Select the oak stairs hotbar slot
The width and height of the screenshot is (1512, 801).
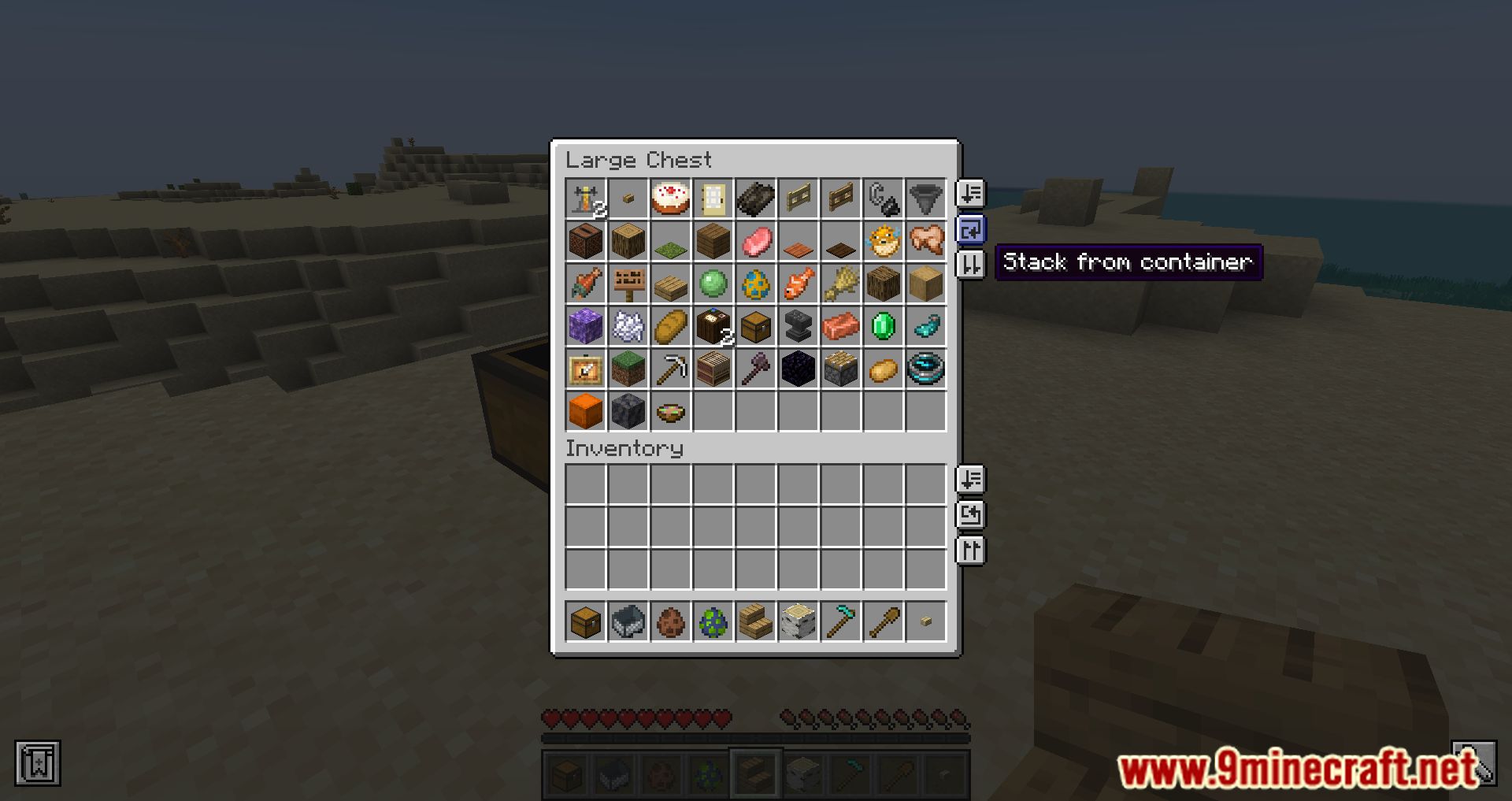(x=755, y=622)
